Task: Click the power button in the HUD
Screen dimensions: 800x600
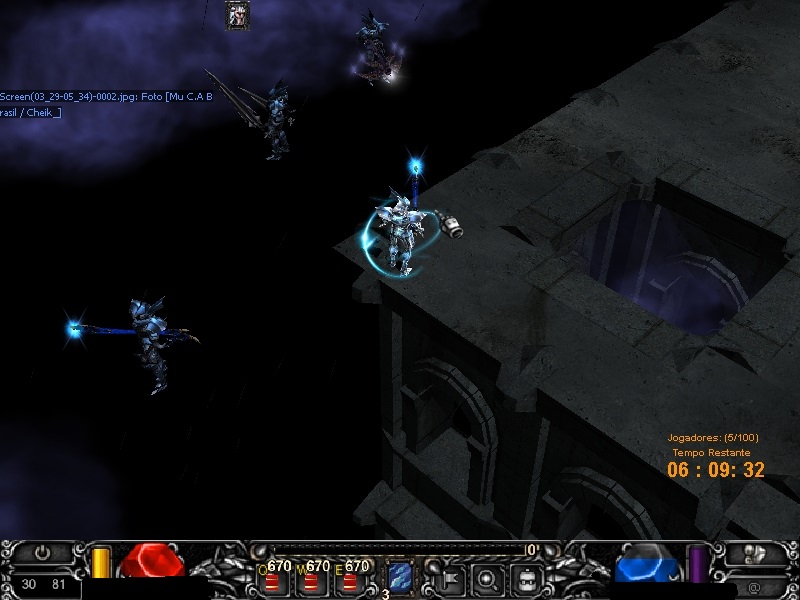Action: click(42, 552)
